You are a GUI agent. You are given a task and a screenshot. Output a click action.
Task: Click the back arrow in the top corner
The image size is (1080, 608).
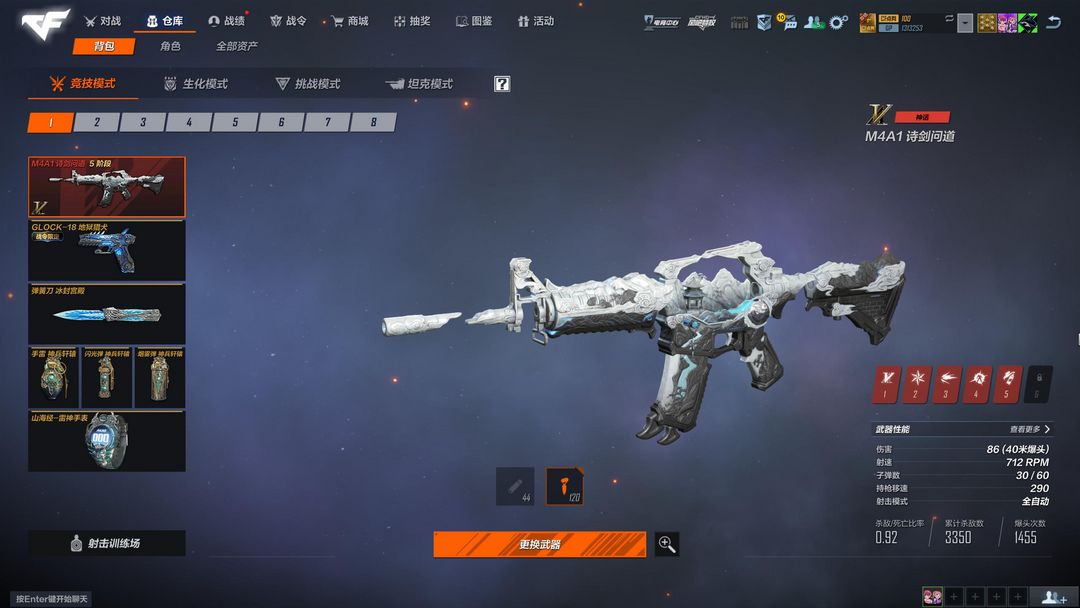click(x=1053, y=21)
